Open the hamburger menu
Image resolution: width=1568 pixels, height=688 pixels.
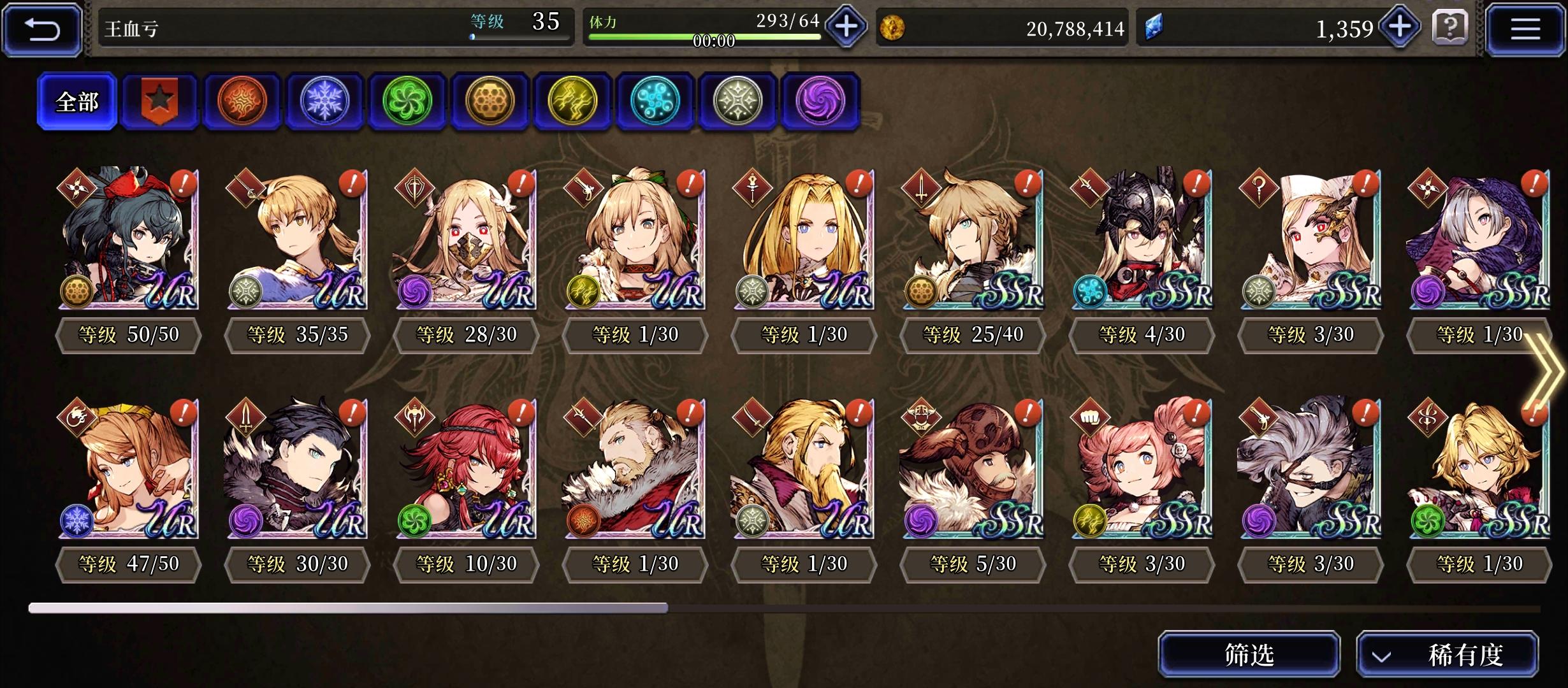click(1527, 28)
